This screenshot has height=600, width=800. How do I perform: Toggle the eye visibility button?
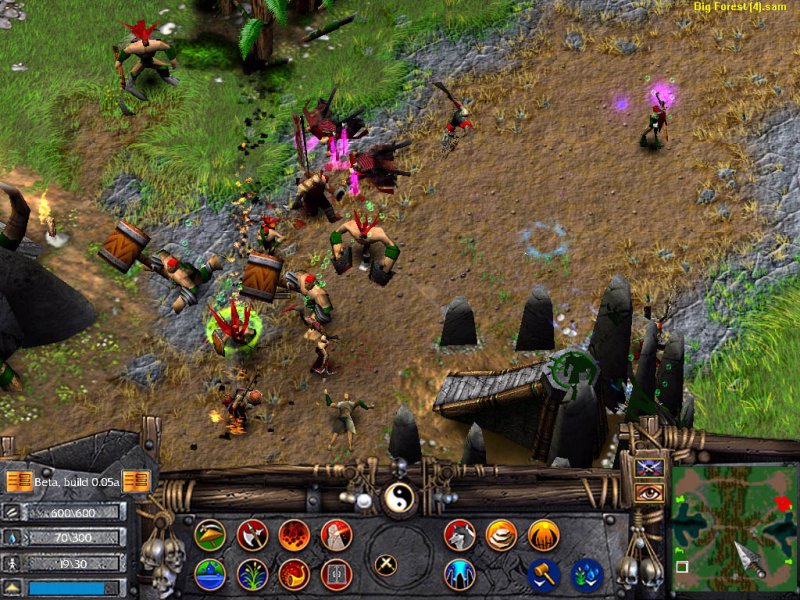click(648, 492)
